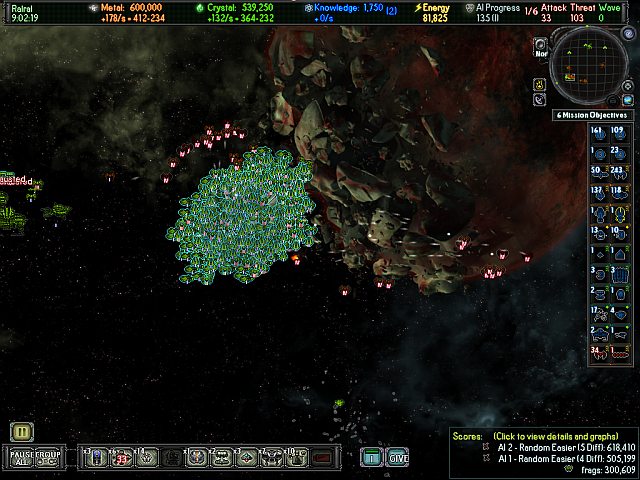Image resolution: width=640 pixels, height=480 pixels.
Task: Click the teal button beside GIVE
Action: pos(372,458)
